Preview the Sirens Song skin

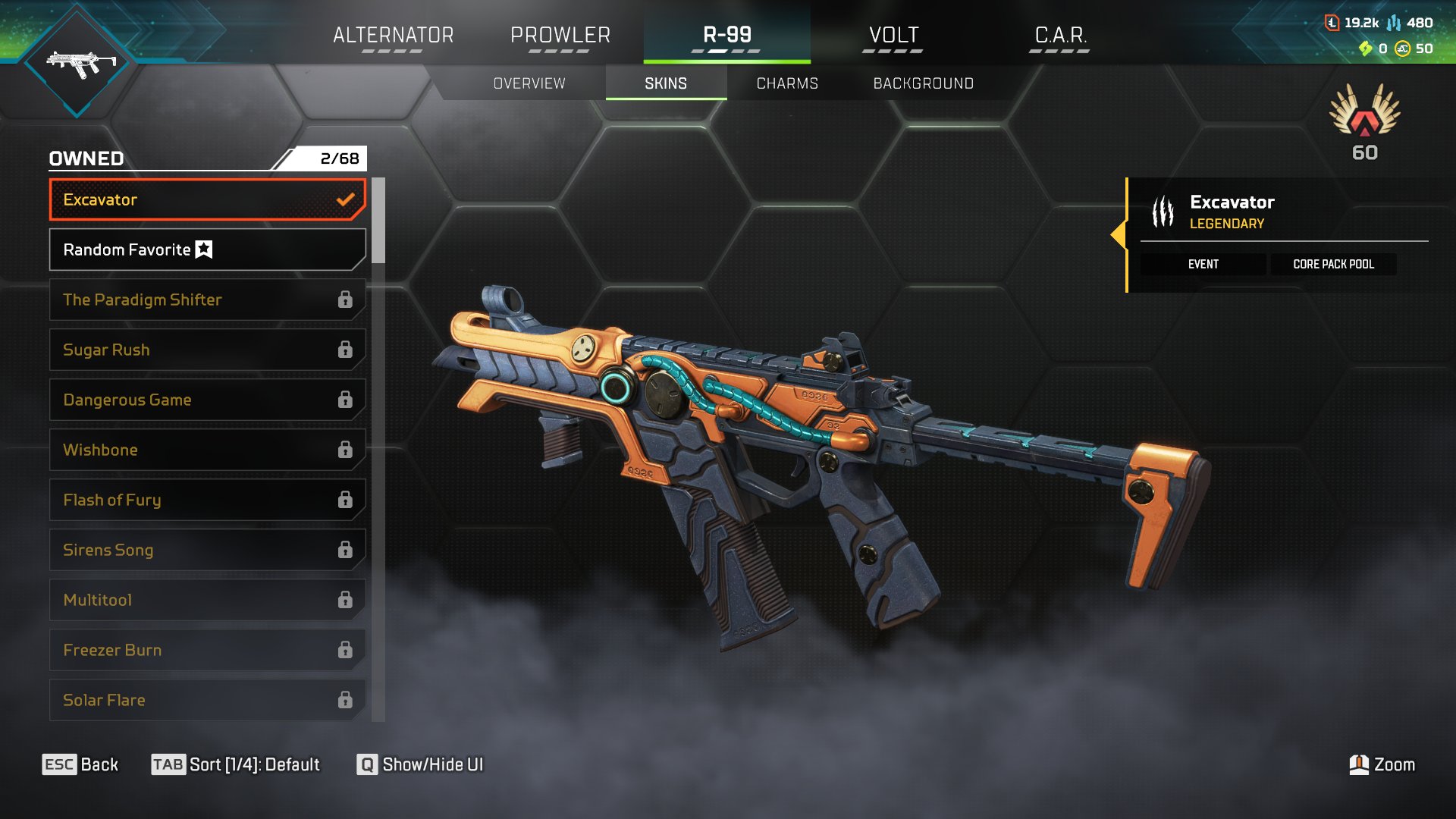click(207, 550)
